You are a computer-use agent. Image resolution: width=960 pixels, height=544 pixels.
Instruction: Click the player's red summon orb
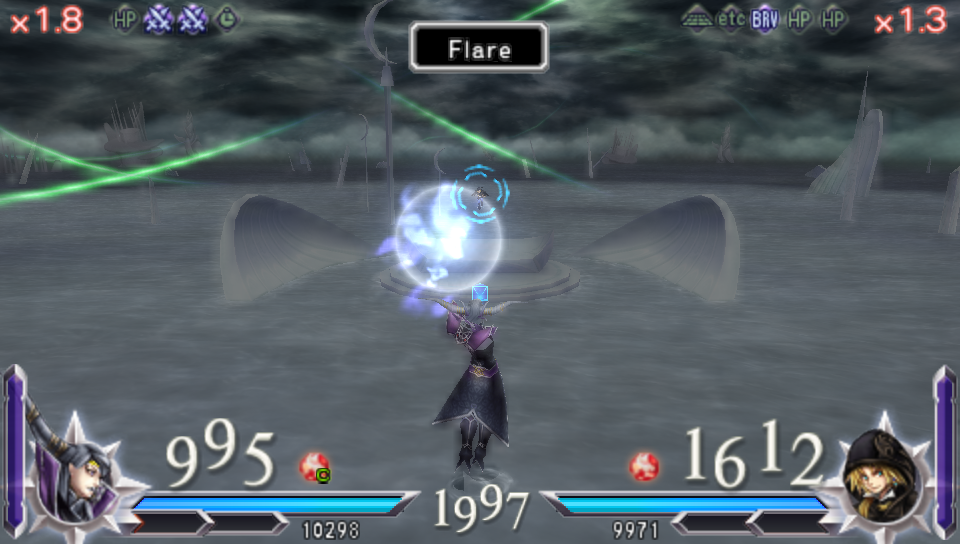315,467
